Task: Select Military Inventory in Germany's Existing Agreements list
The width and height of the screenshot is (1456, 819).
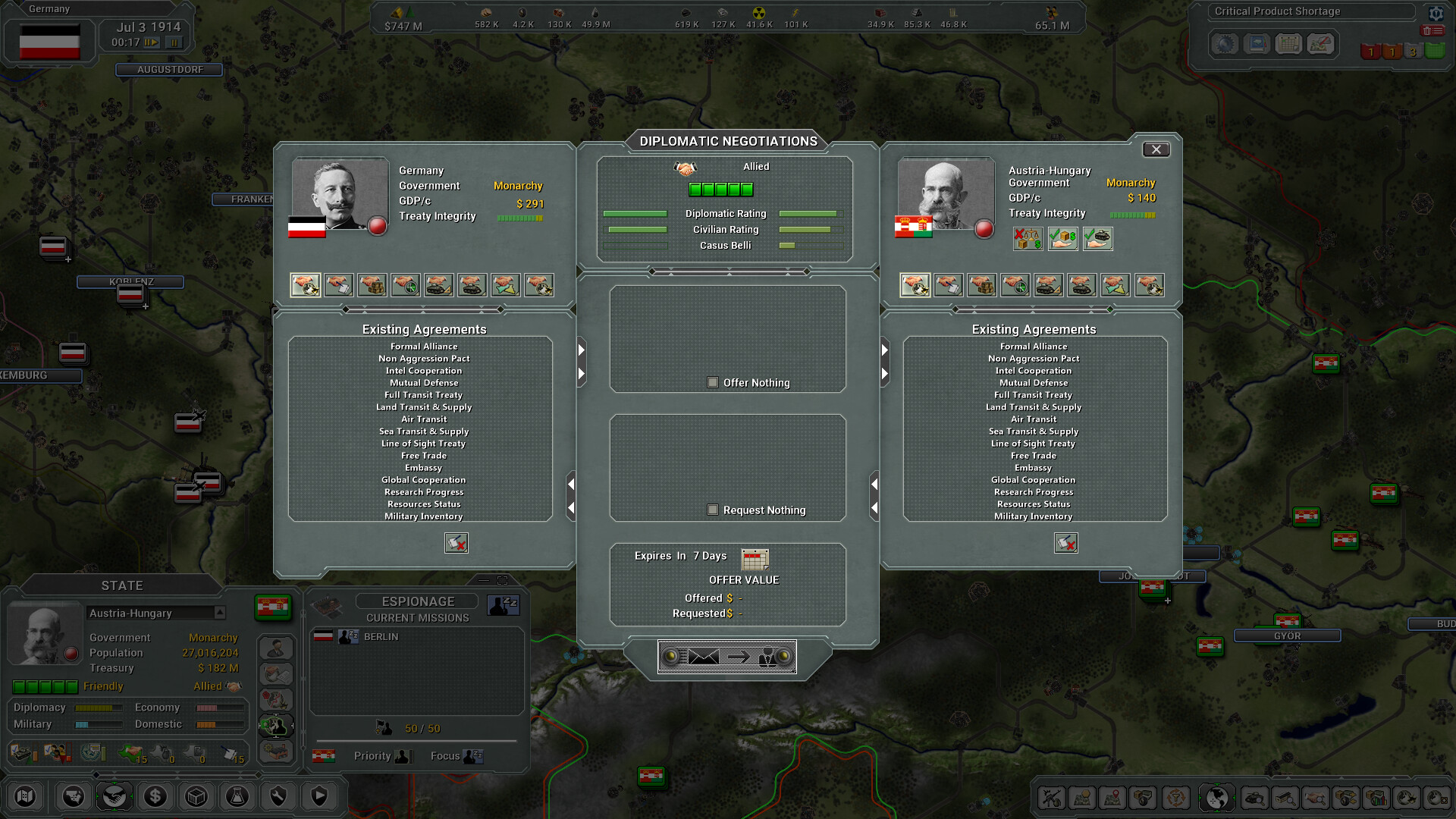Action: click(x=423, y=516)
